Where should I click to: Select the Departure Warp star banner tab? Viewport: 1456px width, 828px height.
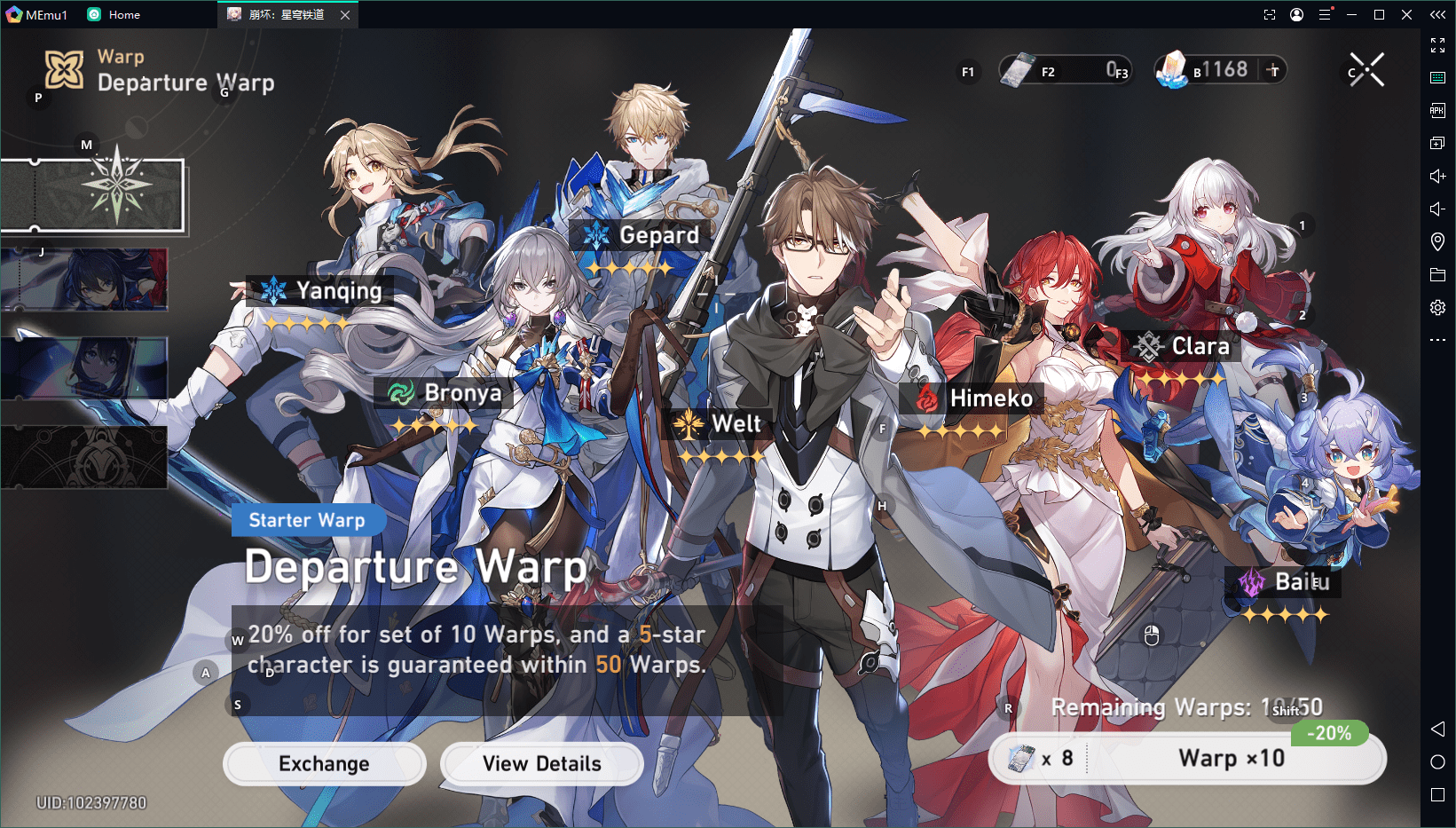(x=93, y=195)
